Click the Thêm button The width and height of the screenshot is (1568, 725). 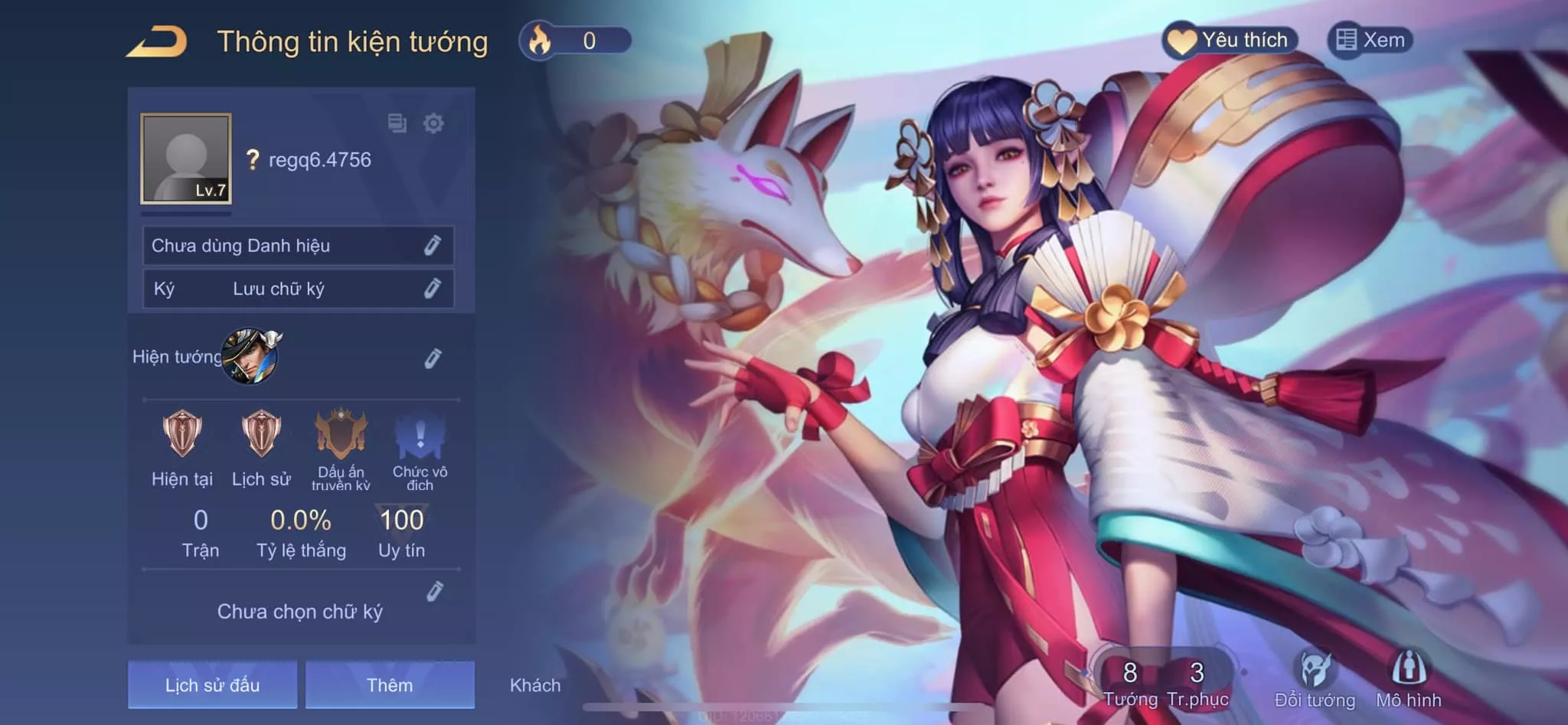(x=390, y=684)
